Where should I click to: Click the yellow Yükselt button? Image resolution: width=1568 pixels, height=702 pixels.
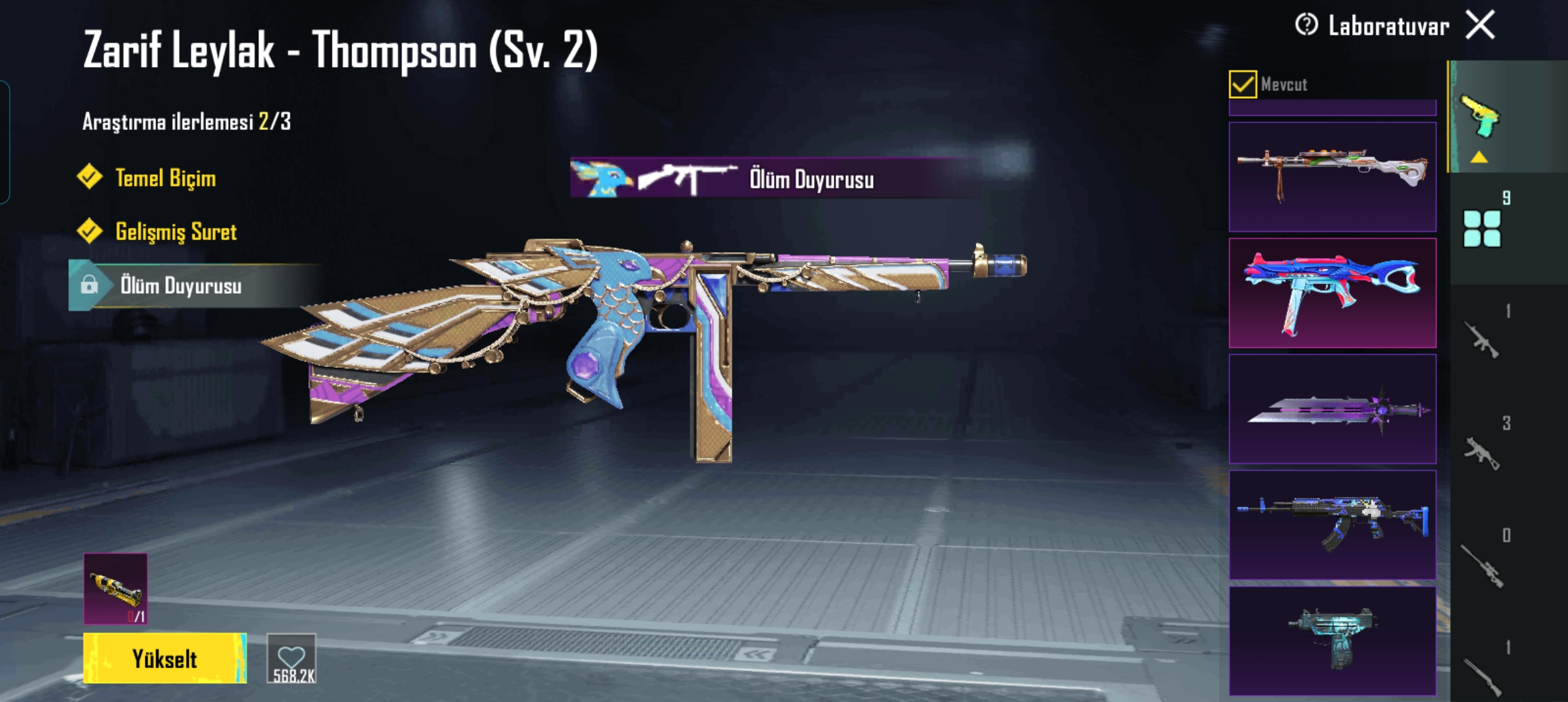click(x=164, y=658)
